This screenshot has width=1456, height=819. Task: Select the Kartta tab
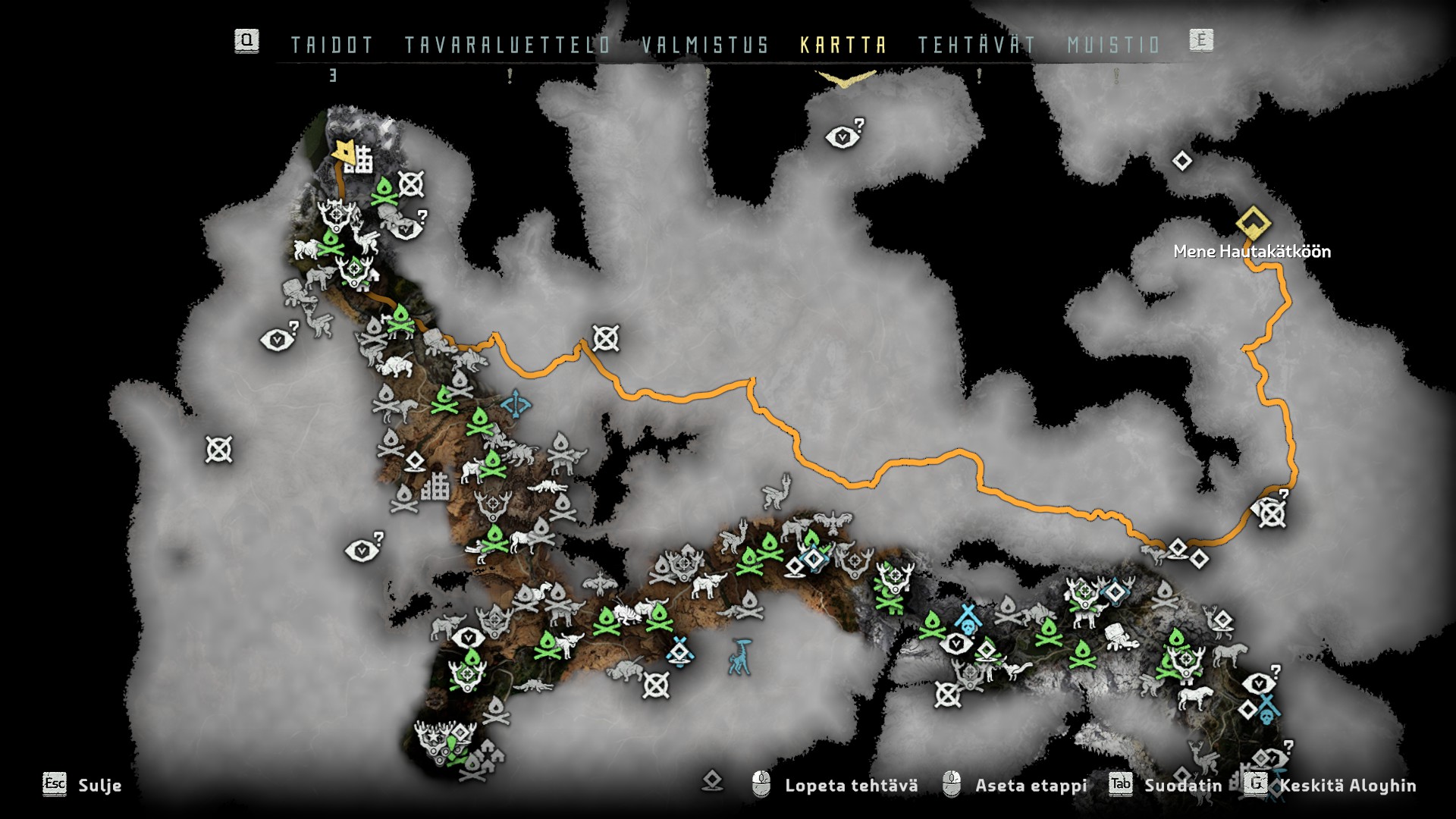tap(843, 45)
